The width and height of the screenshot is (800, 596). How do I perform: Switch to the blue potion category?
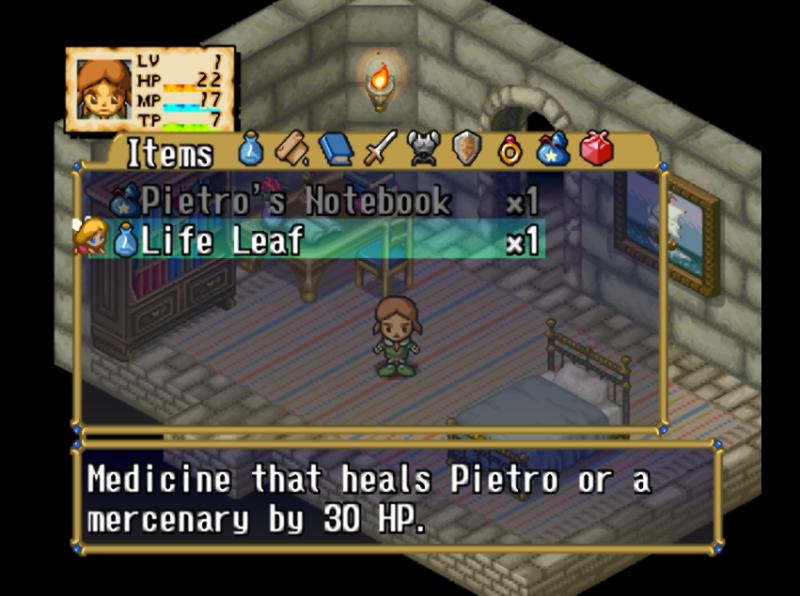[251, 150]
